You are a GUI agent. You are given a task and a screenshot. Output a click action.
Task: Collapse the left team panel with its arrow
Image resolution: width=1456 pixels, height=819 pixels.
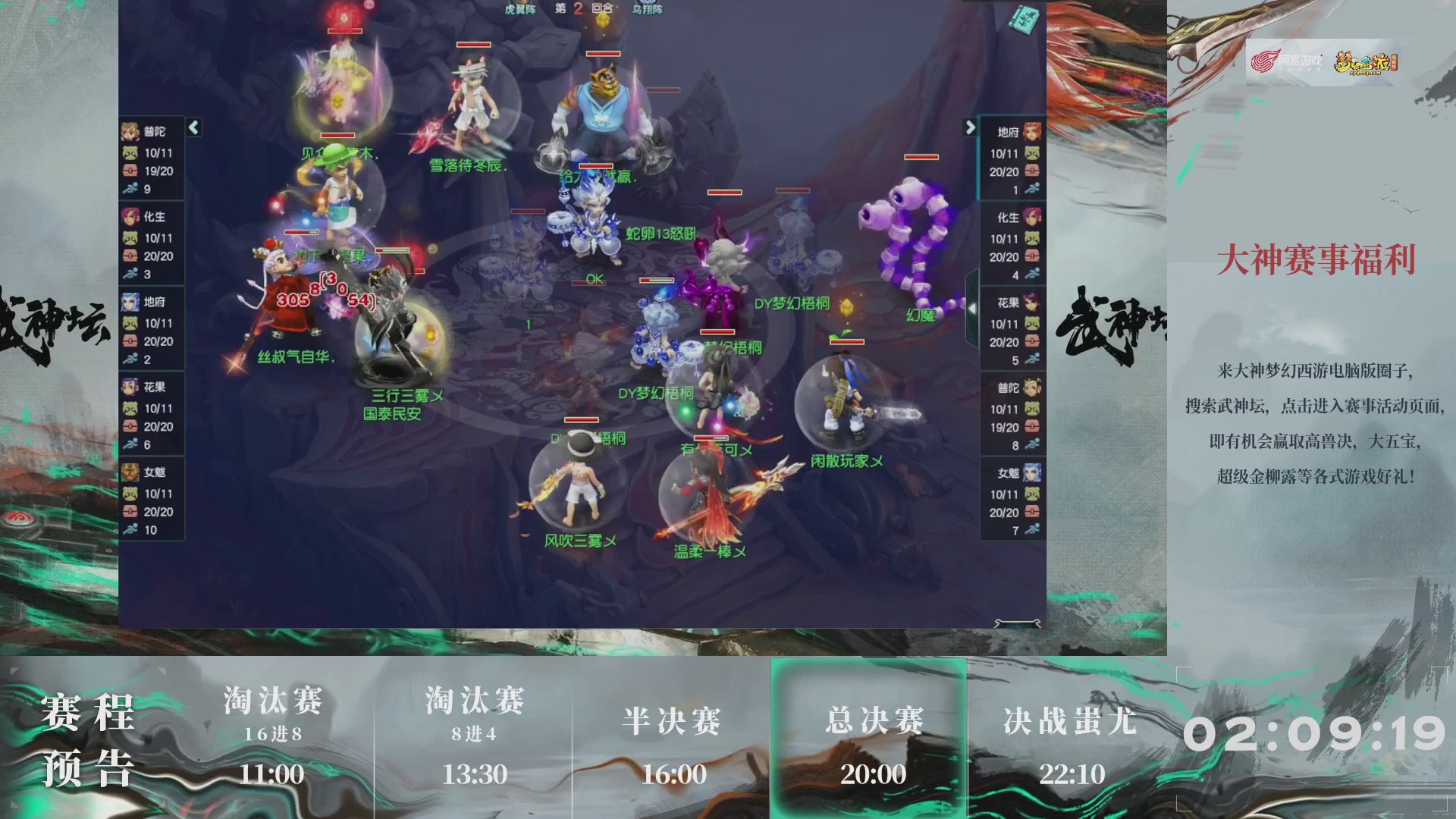pyautogui.click(x=194, y=128)
